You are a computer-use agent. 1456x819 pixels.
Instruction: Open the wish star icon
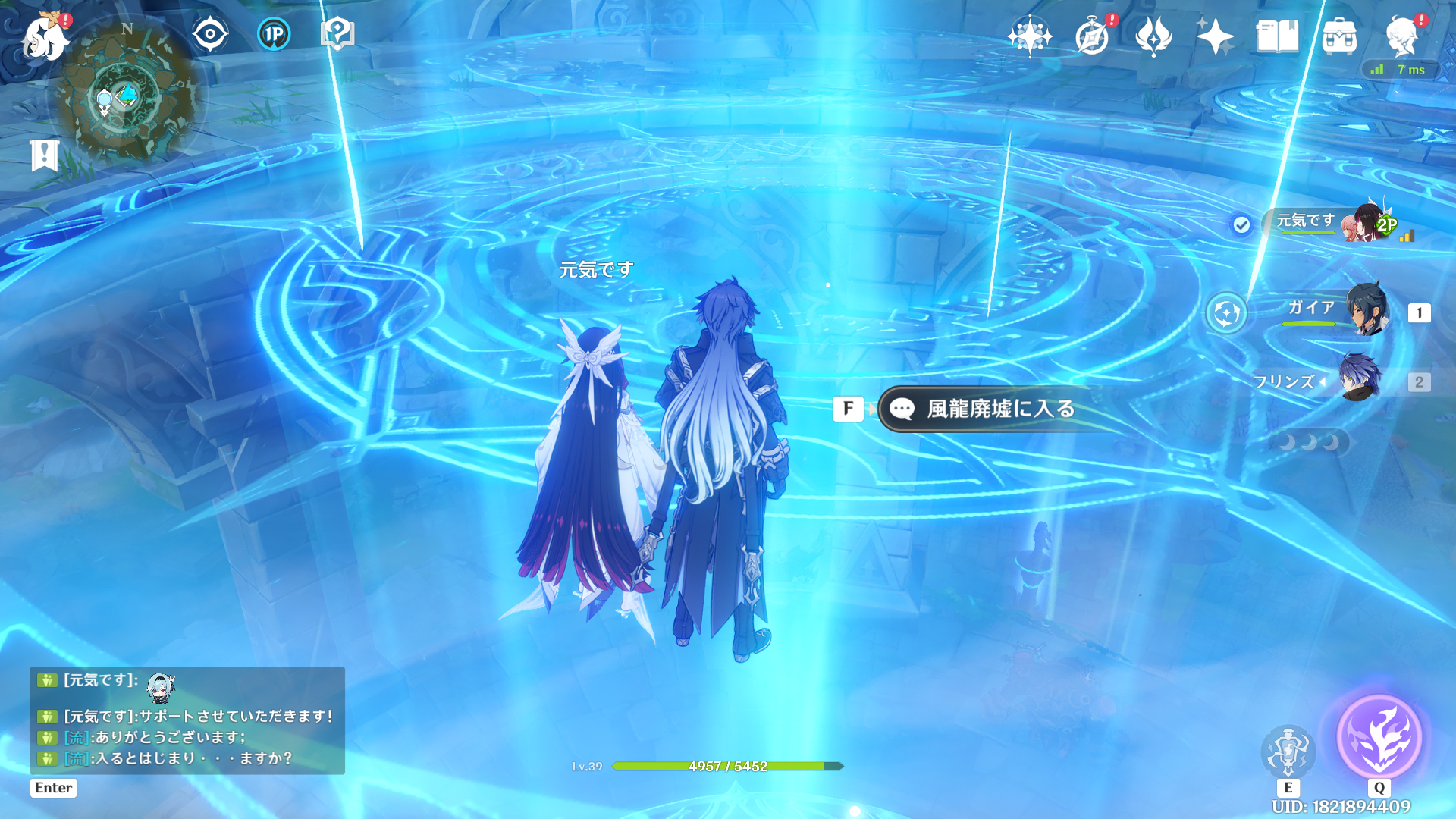(x=1030, y=36)
